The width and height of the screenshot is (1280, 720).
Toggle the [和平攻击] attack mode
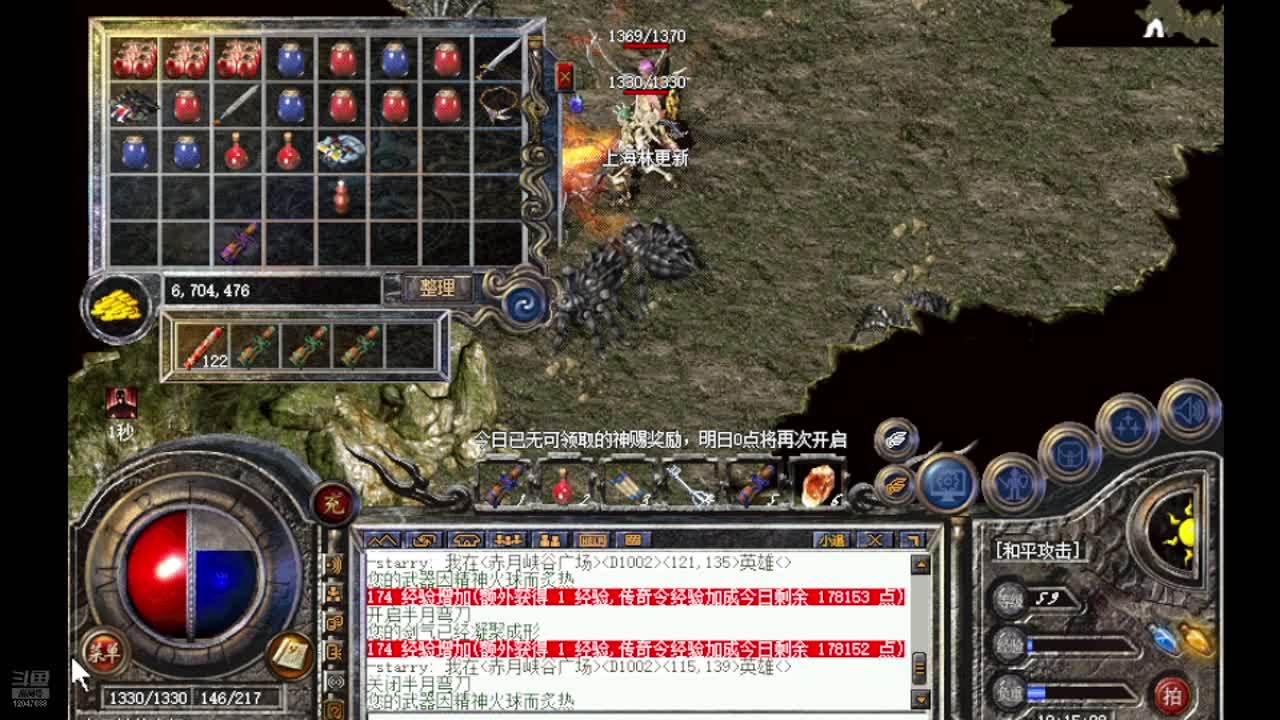click(1036, 550)
